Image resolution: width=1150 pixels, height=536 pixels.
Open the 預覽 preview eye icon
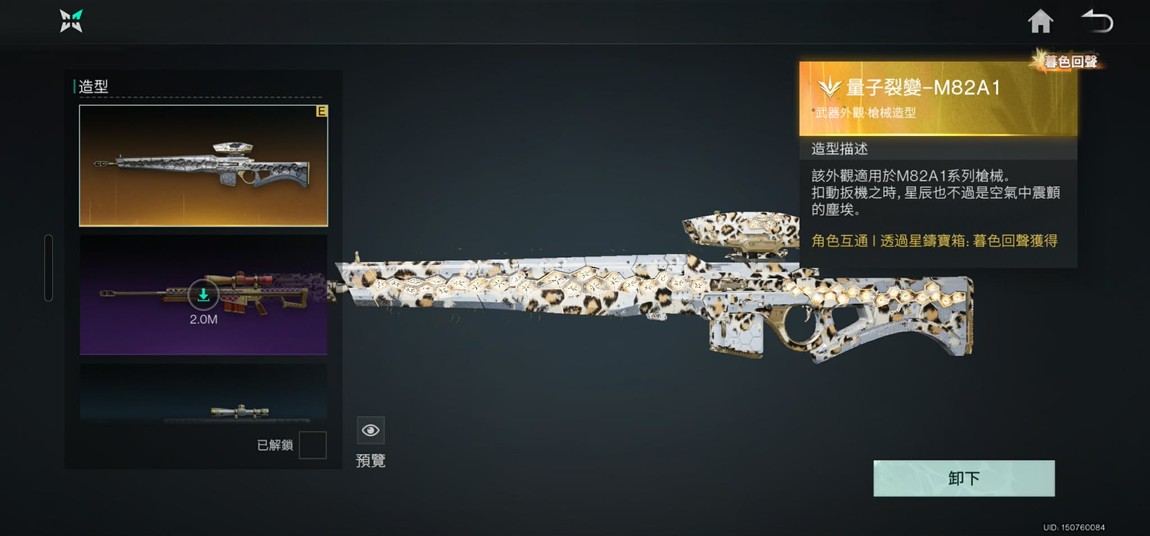[371, 431]
